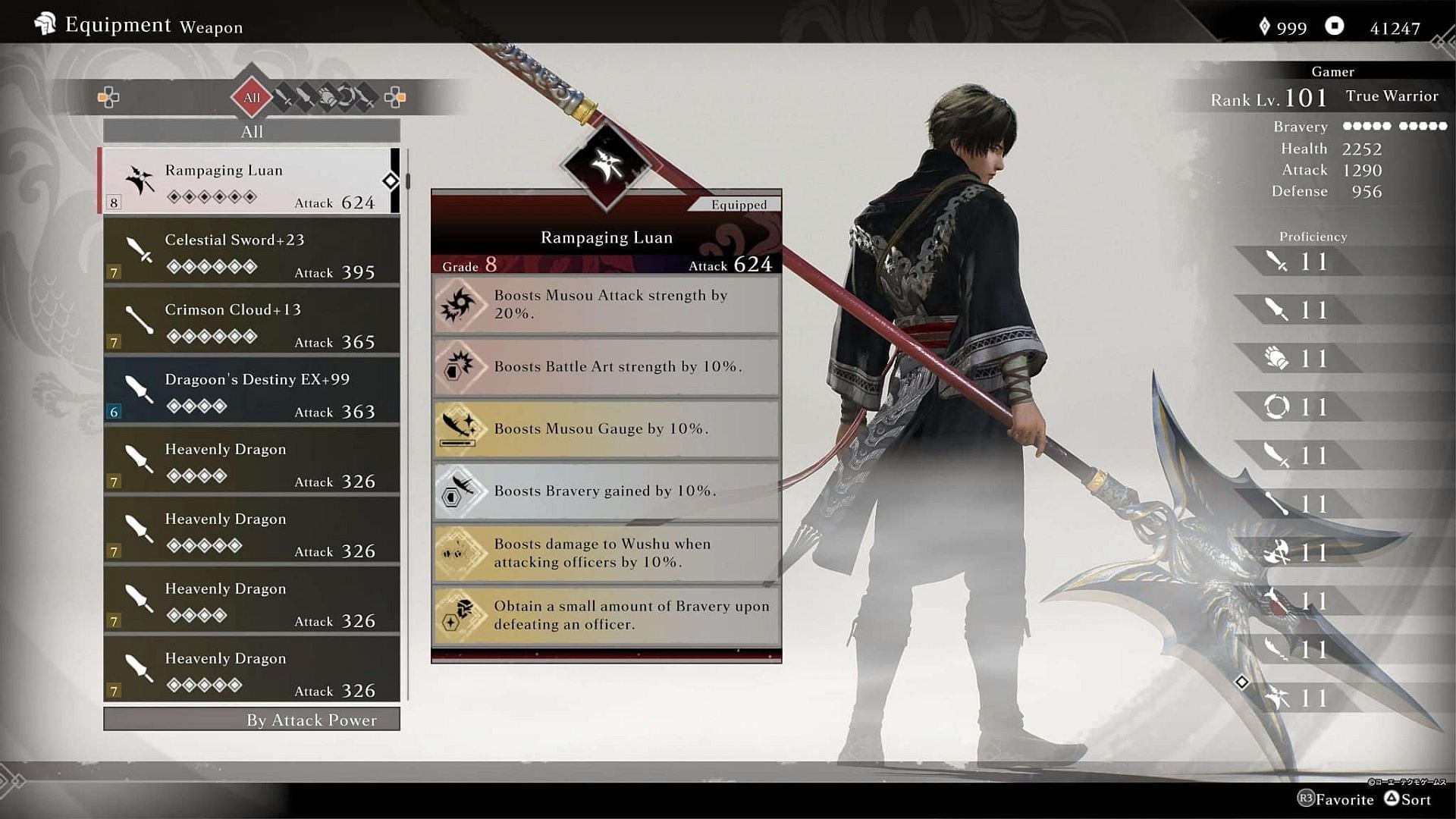The image size is (1456, 819).
Task: Click the Boosts Bravery gained skill icon
Action: click(x=460, y=491)
